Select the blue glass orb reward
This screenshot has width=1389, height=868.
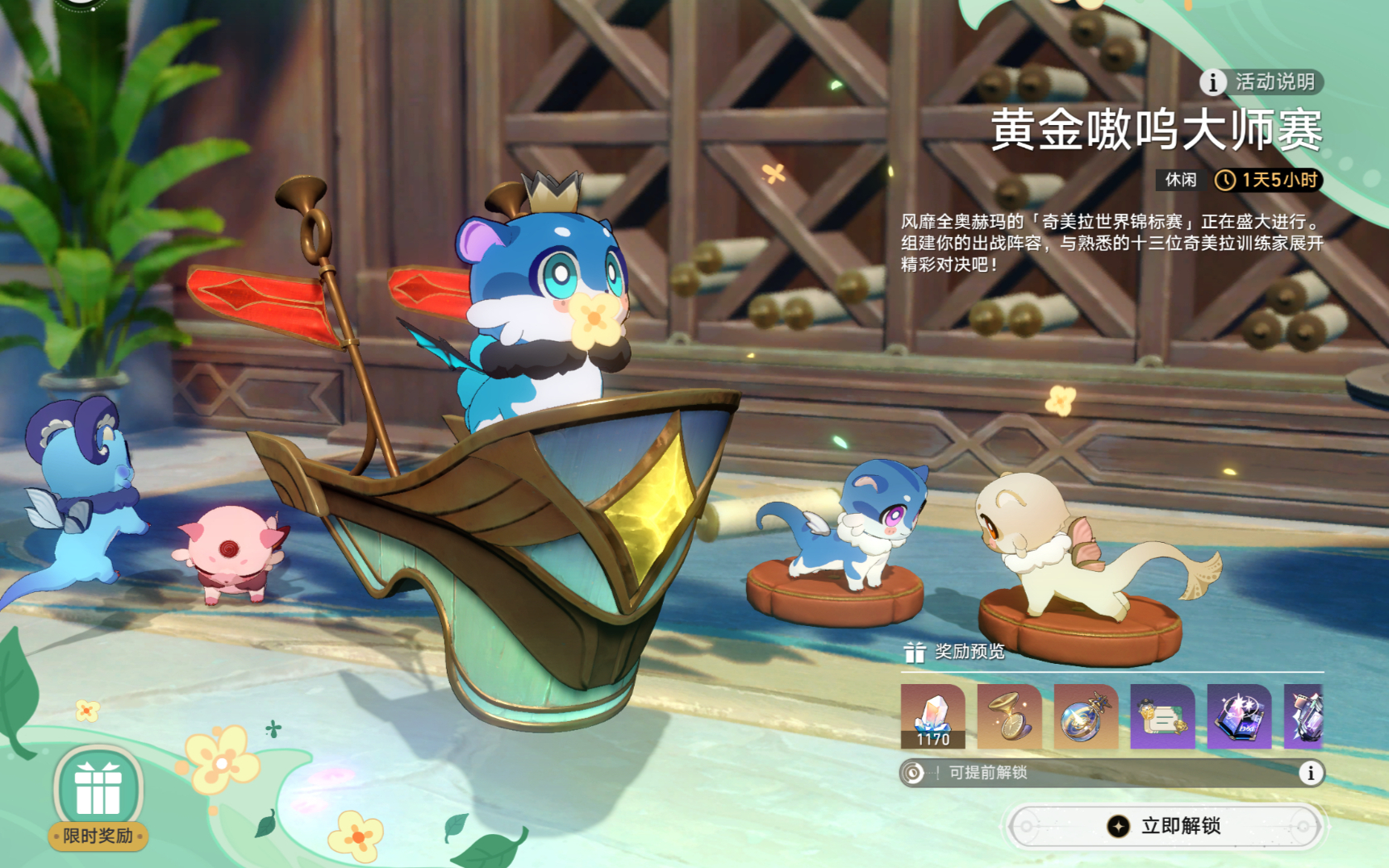click(x=1086, y=716)
